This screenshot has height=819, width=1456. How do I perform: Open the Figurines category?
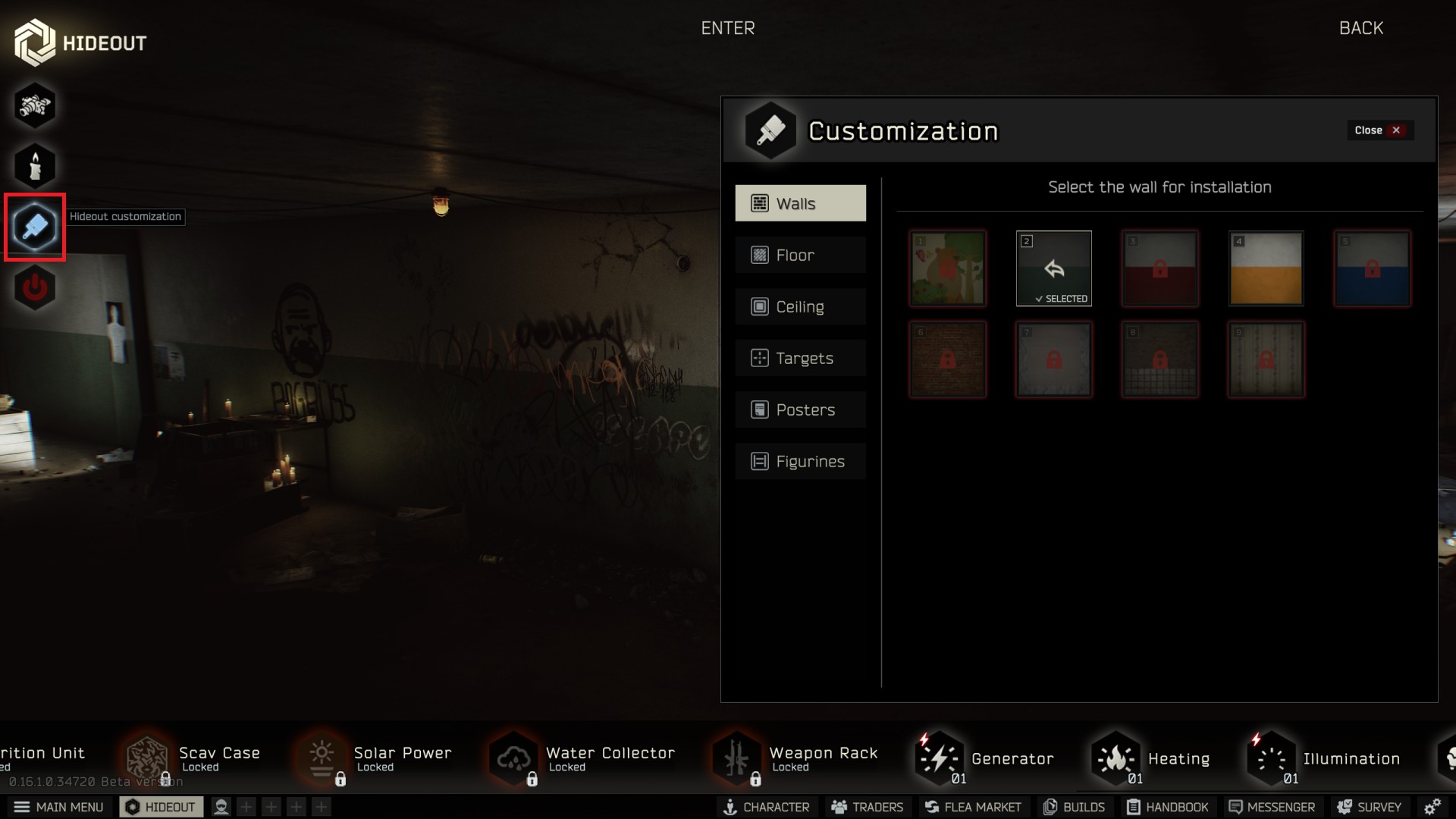point(800,461)
